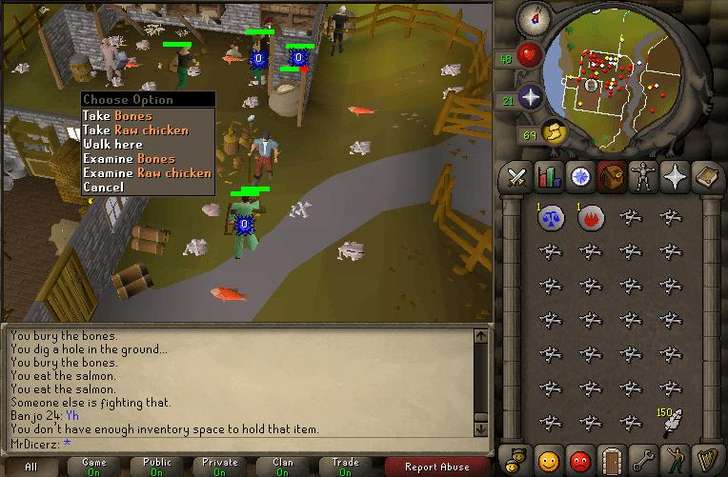Open the Combat Options crossed-swords tab
This screenshot has height=477, width=728.
(x=516, y=177)
